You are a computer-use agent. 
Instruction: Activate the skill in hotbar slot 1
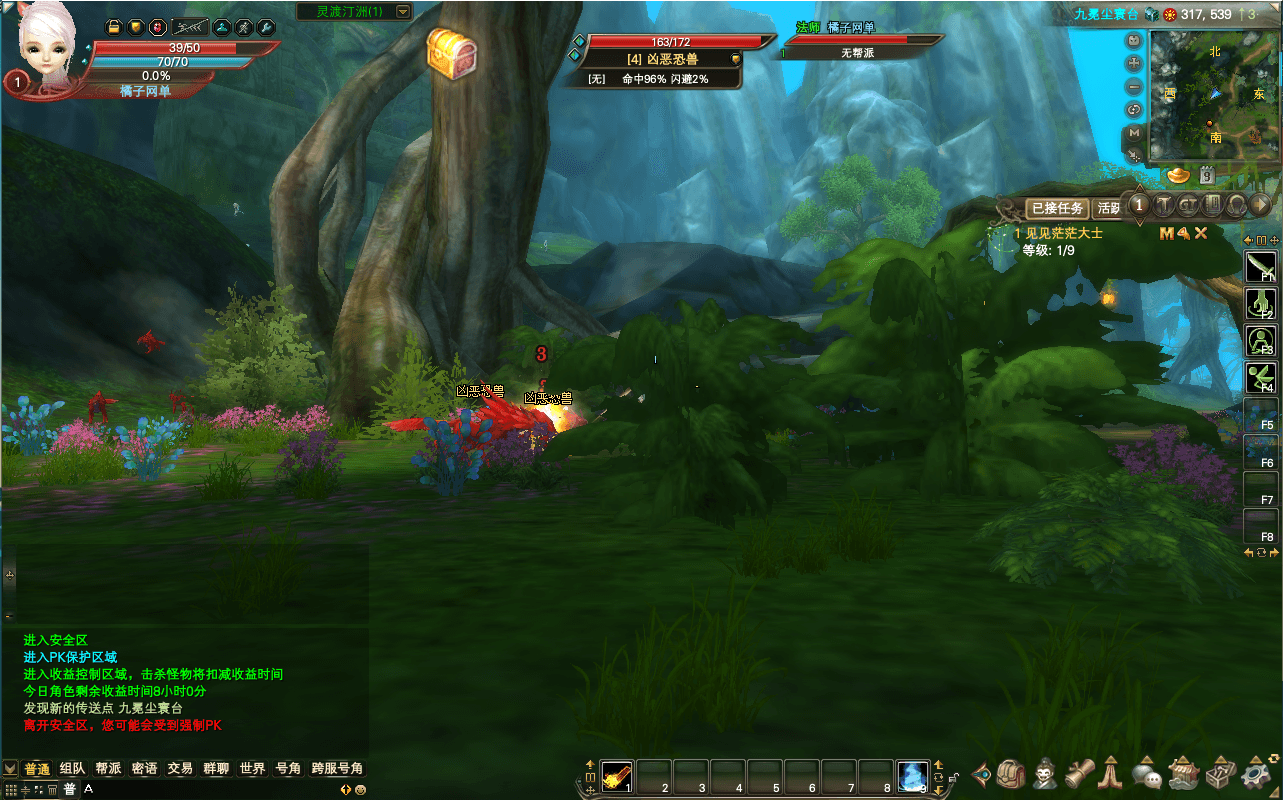616,775
